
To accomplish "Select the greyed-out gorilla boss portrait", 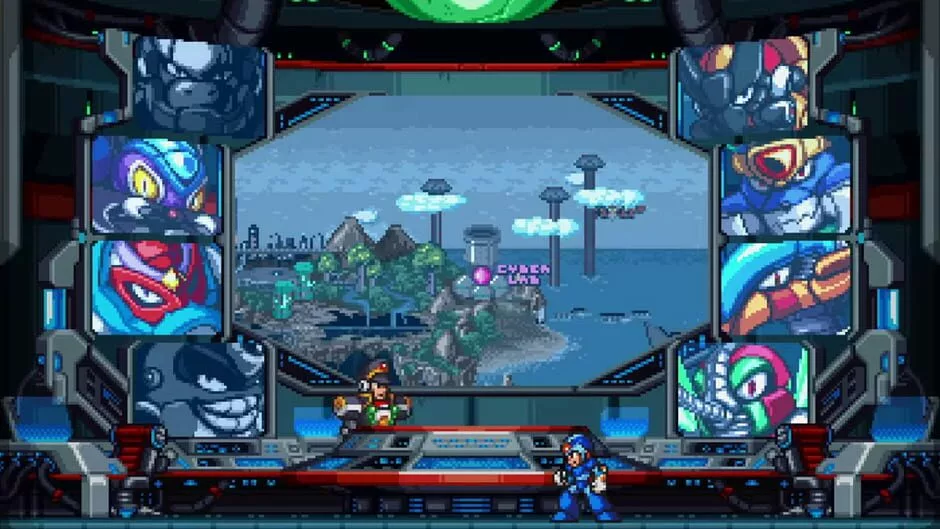I will tap(200, 87).
